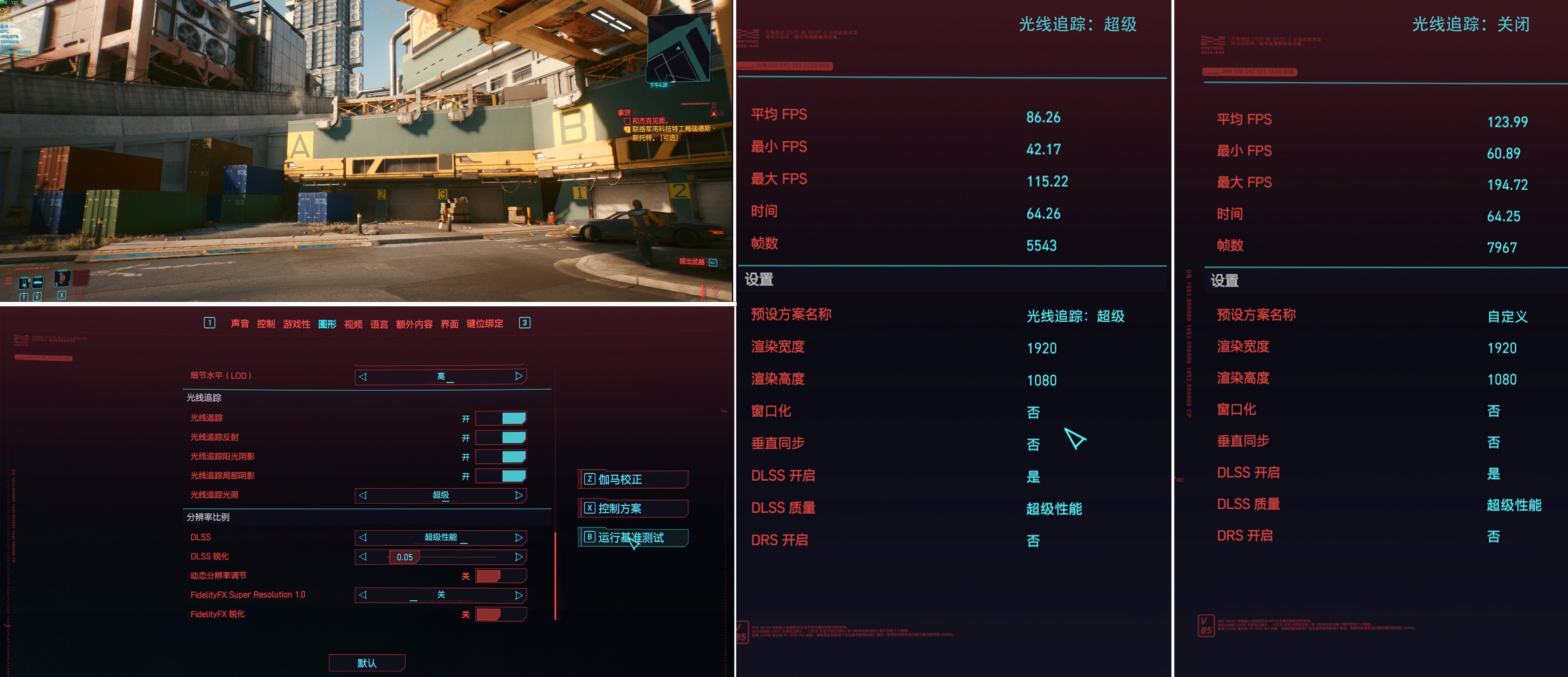Viewport: 1568px width, 677px height.
Task: Disable the 光线追踪阳光阴影 switch
Action: 500,456
